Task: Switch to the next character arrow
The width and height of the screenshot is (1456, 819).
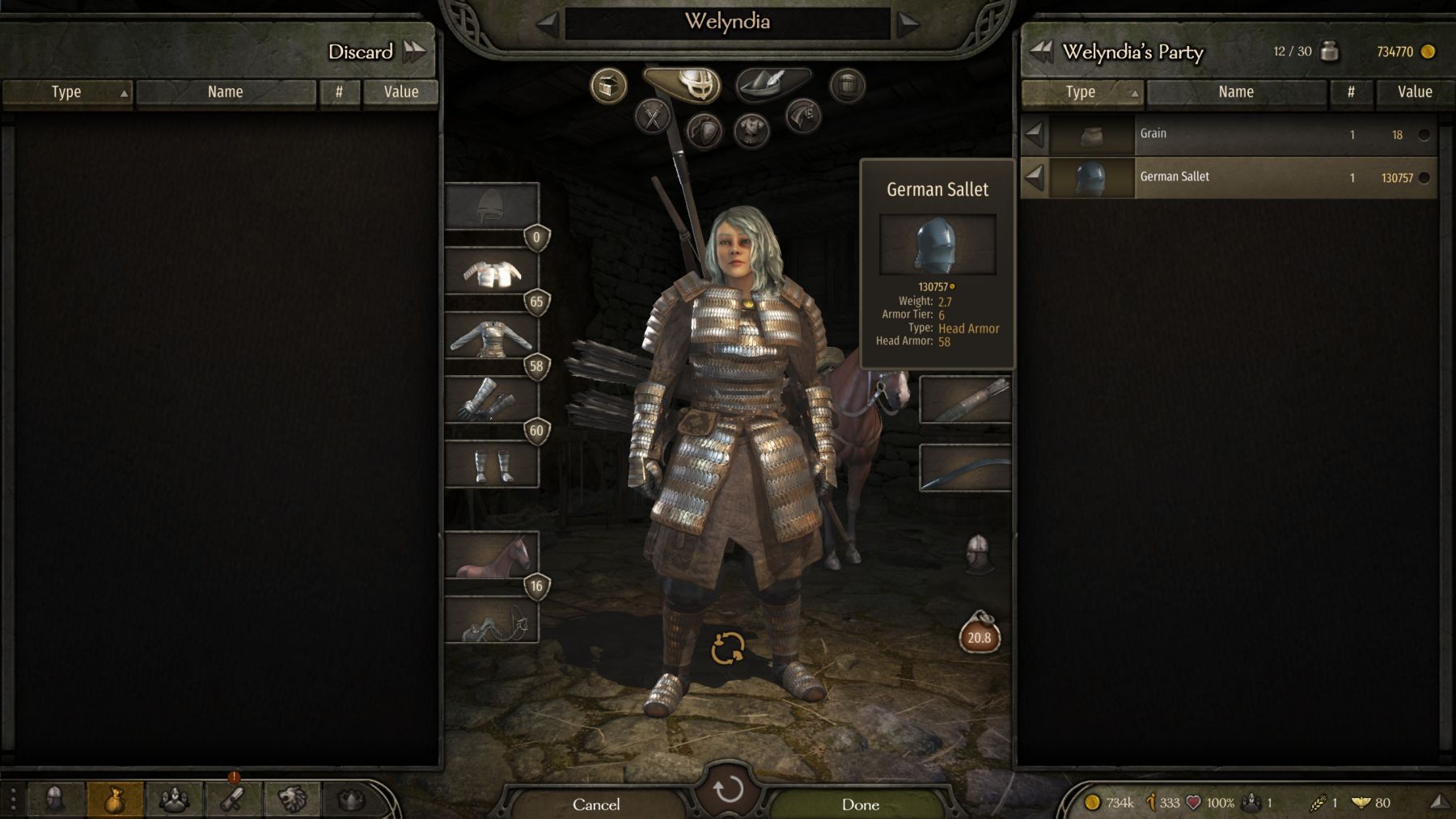Action: coord(908,23)
